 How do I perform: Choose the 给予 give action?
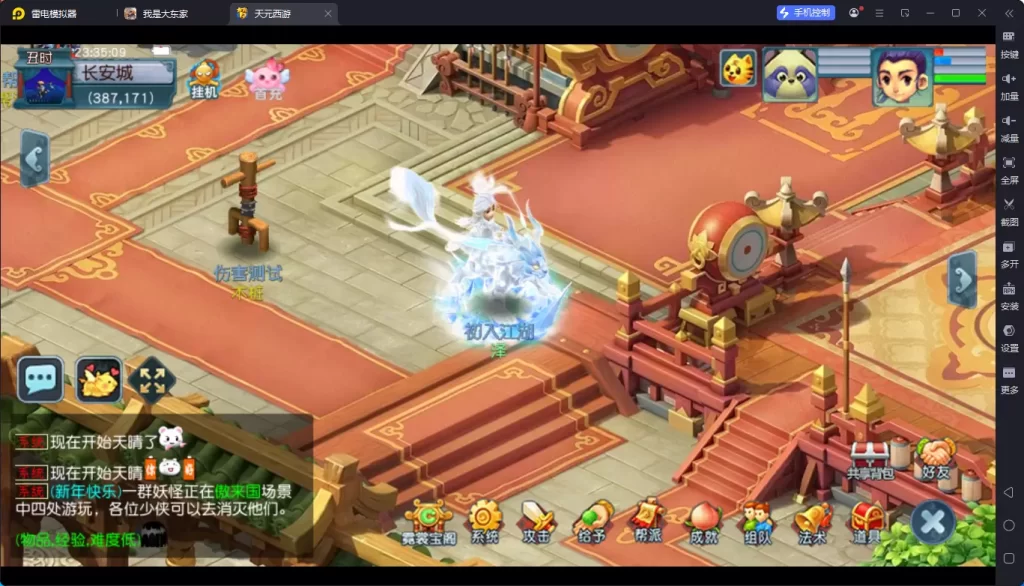592,522
